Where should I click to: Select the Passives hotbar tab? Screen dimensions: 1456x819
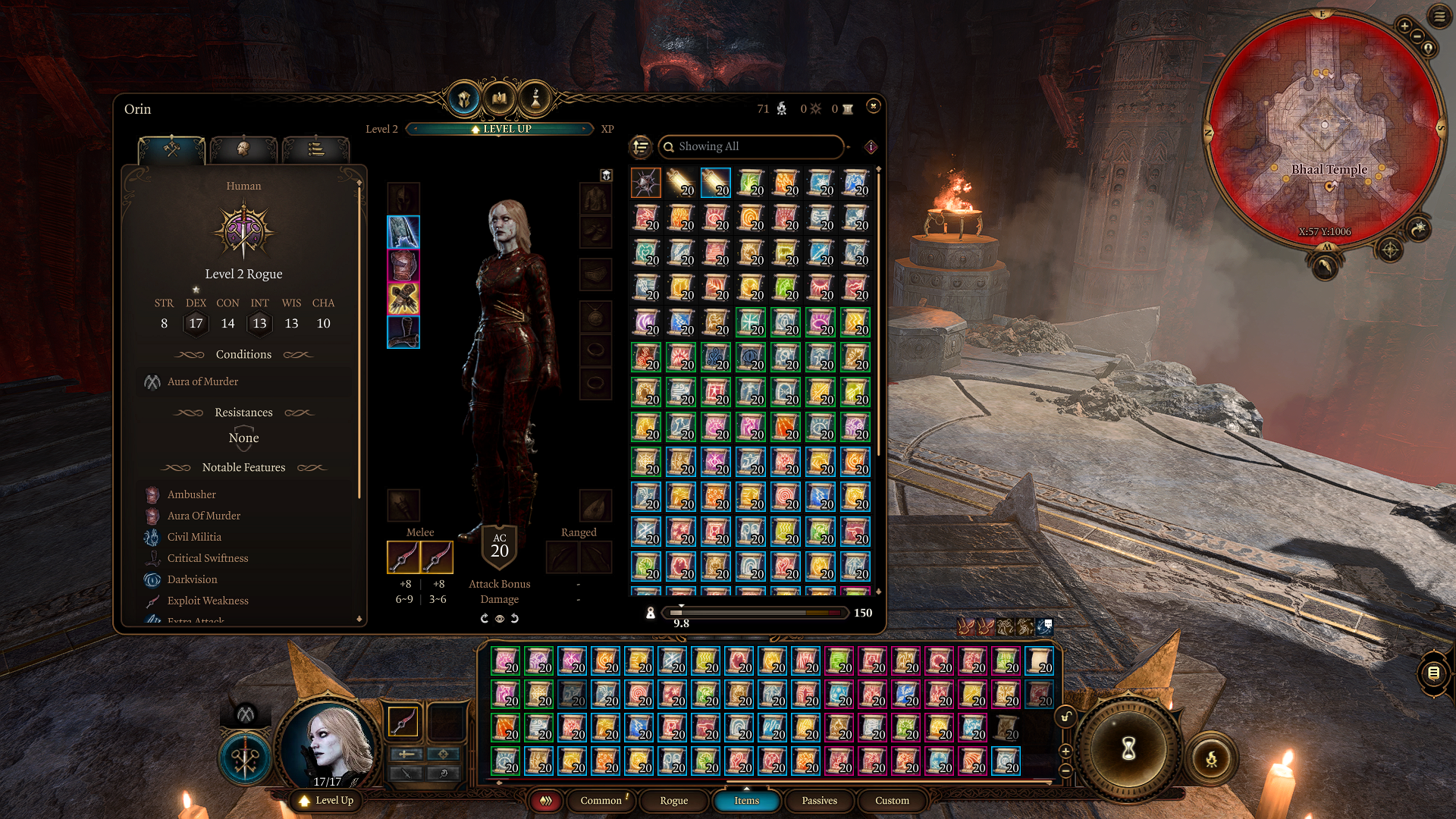(819, 800)
